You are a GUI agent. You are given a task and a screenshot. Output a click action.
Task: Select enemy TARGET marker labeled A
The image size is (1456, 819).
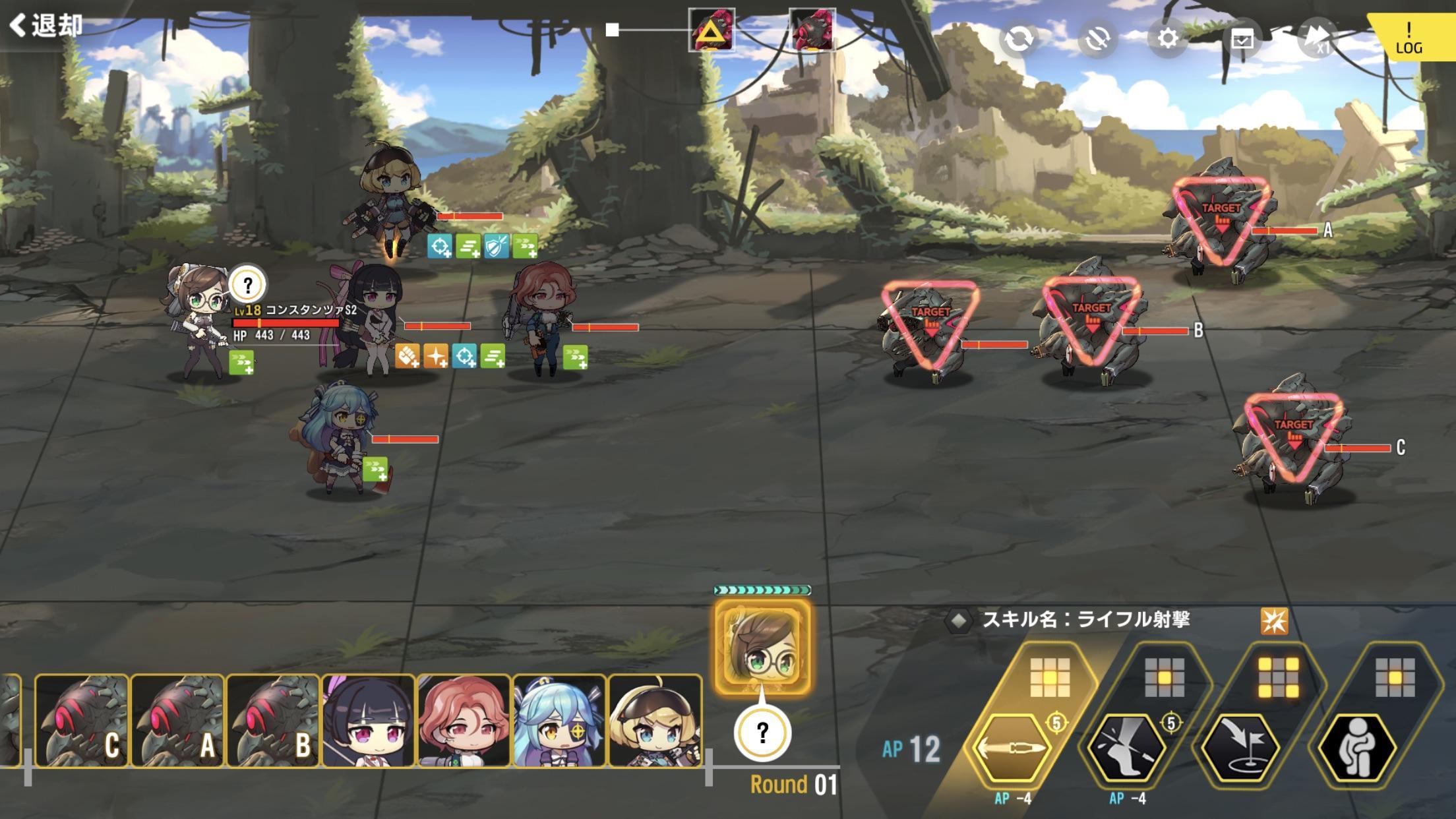(x=1220, y=208)
